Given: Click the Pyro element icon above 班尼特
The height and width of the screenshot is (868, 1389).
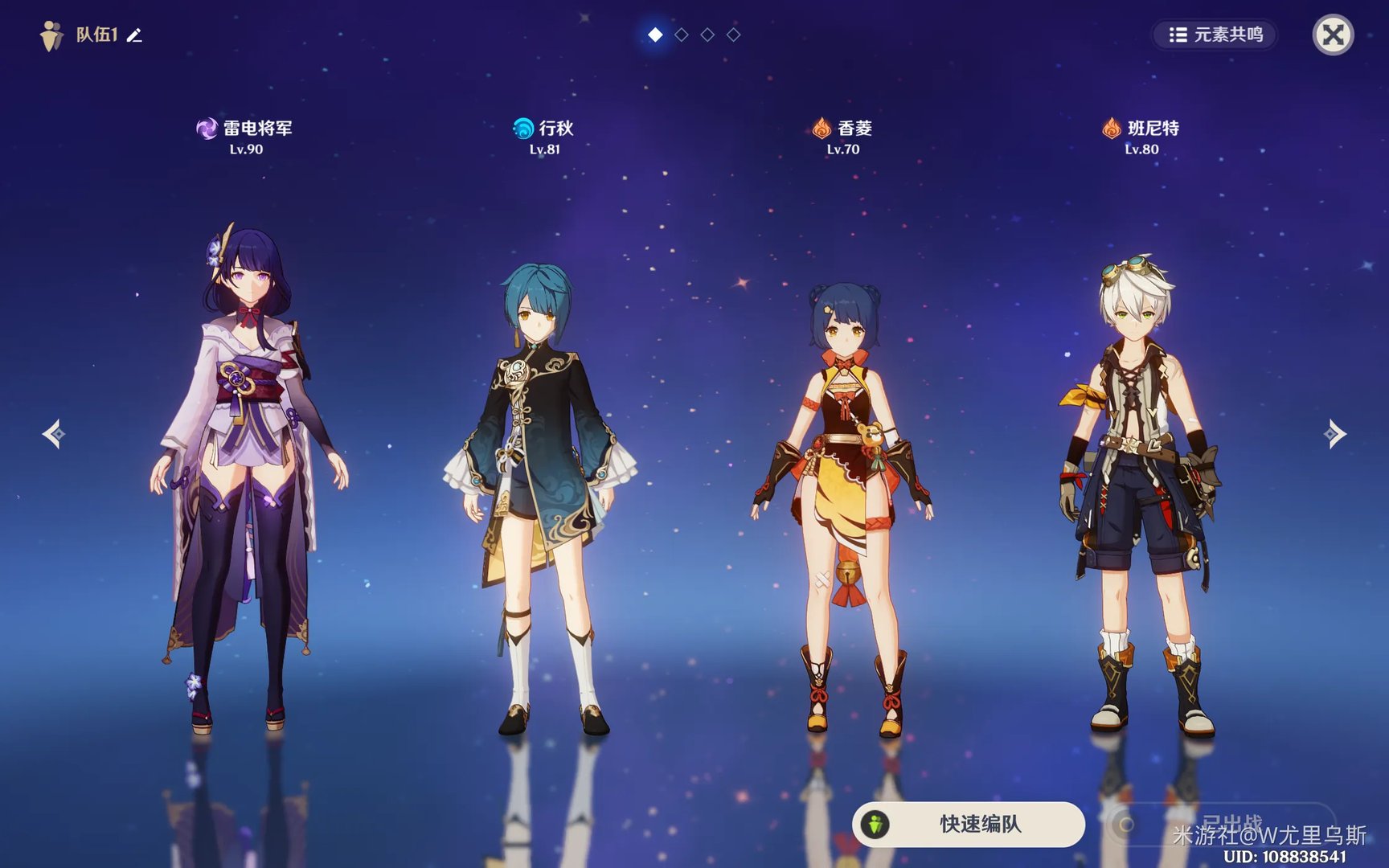Looking at the screenshot, I should point(1113,127).
